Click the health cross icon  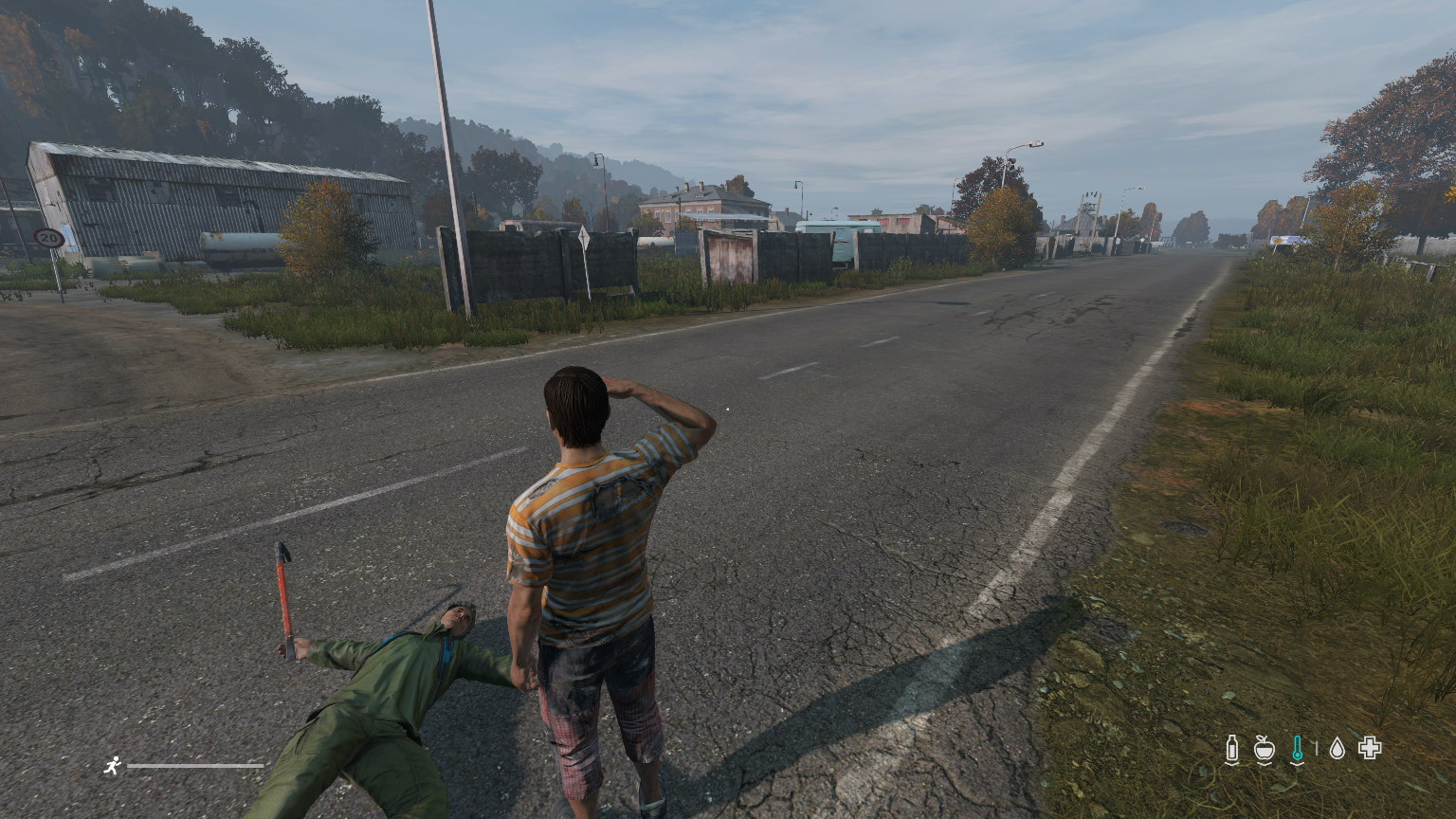point(1369,748)
